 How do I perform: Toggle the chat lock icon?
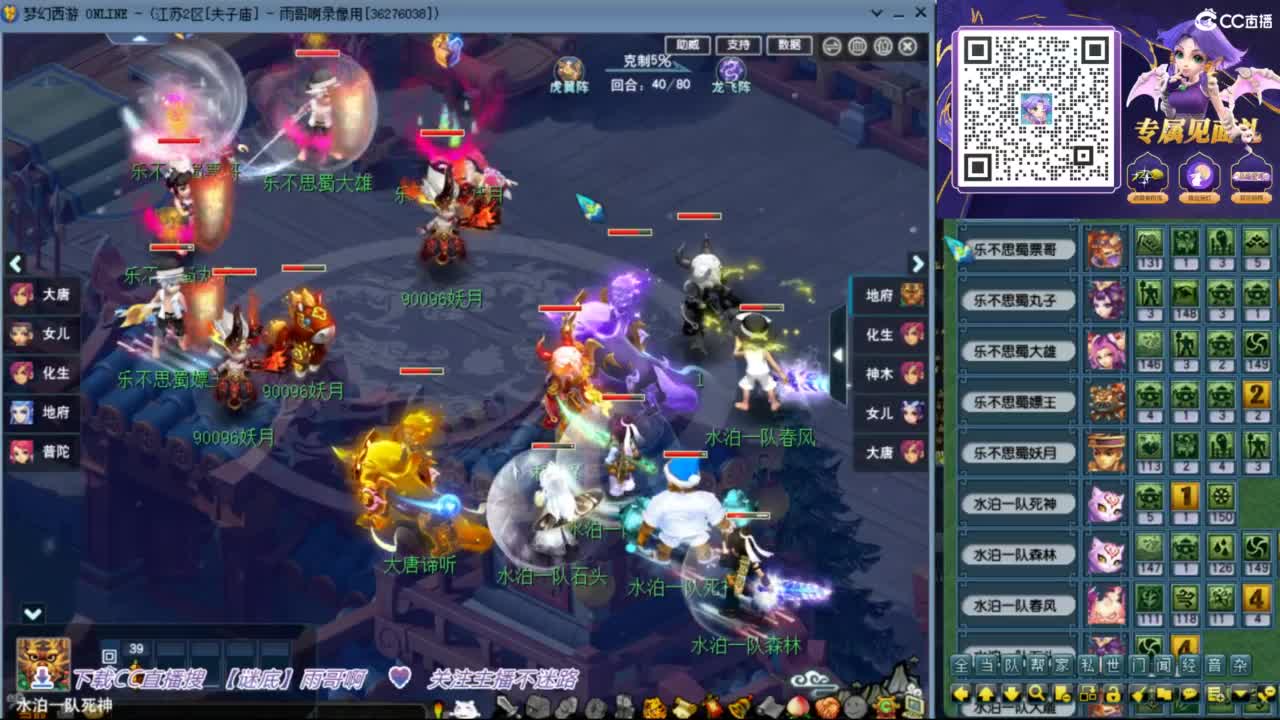tap(1112, 692)
